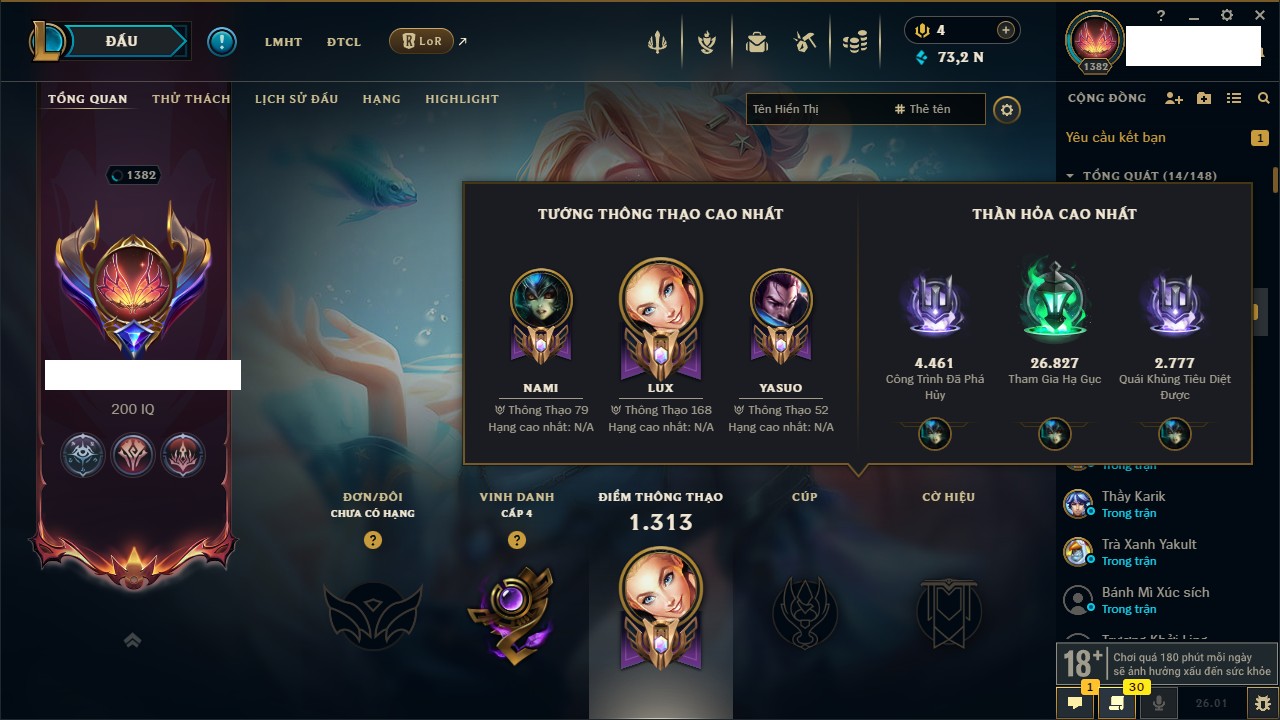Viewport: 1280px width, 720px height.
Task: Click the add friend icon
Action: (1174, 98)
